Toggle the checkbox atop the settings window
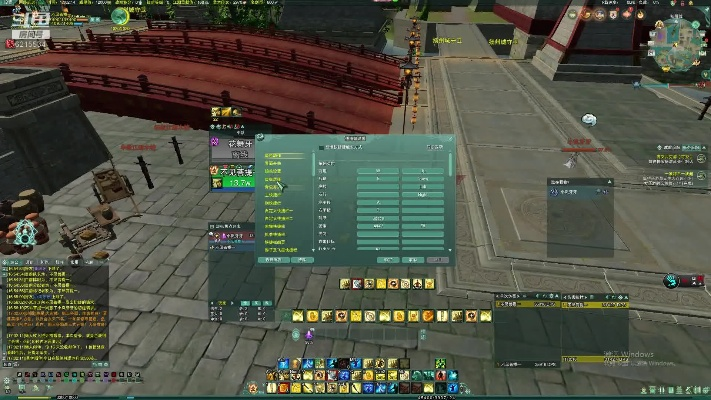Viewport: 711px width, 400px height. [321, 147]
